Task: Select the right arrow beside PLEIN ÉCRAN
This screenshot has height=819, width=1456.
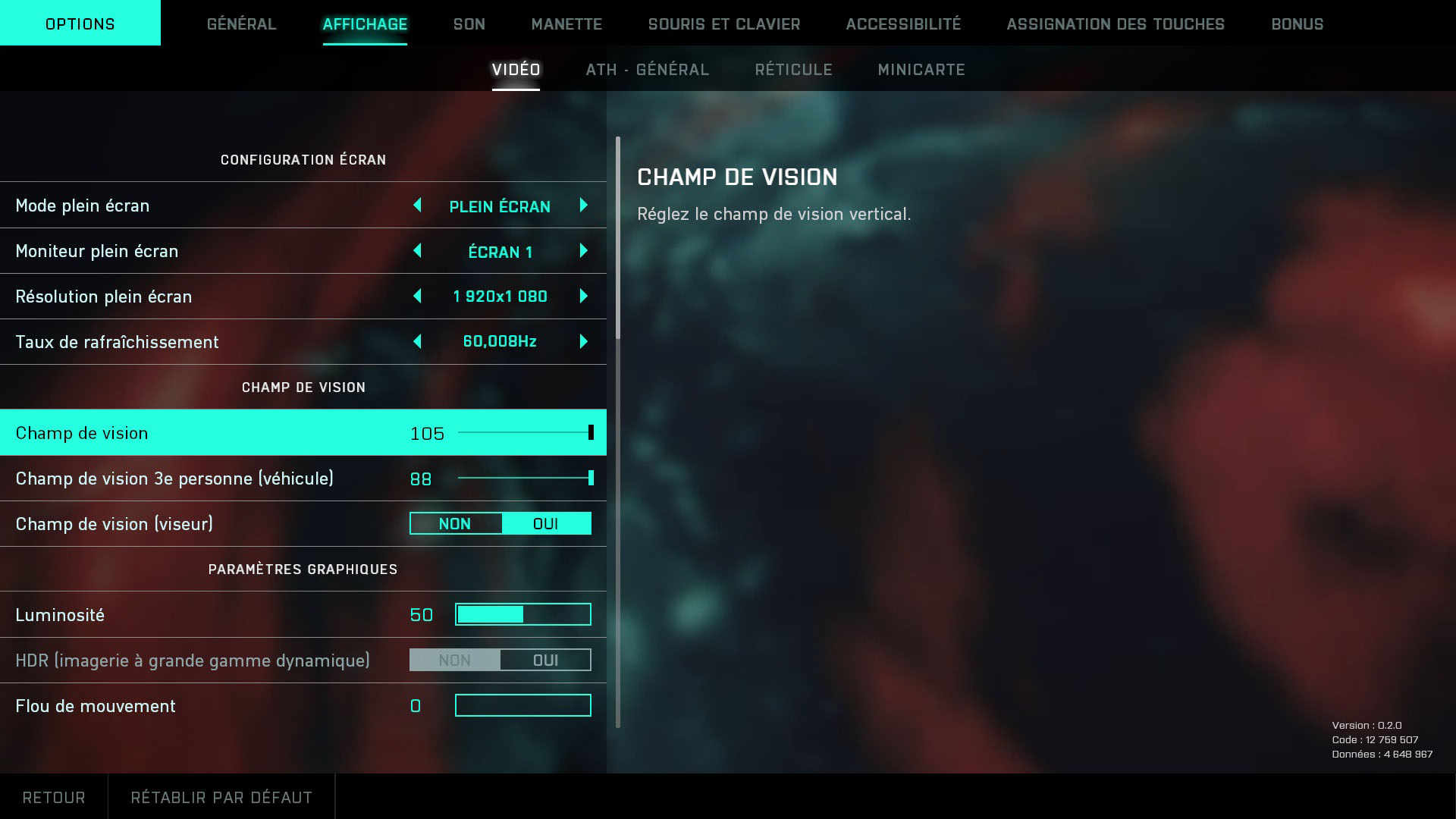Action: click(583, 206)
